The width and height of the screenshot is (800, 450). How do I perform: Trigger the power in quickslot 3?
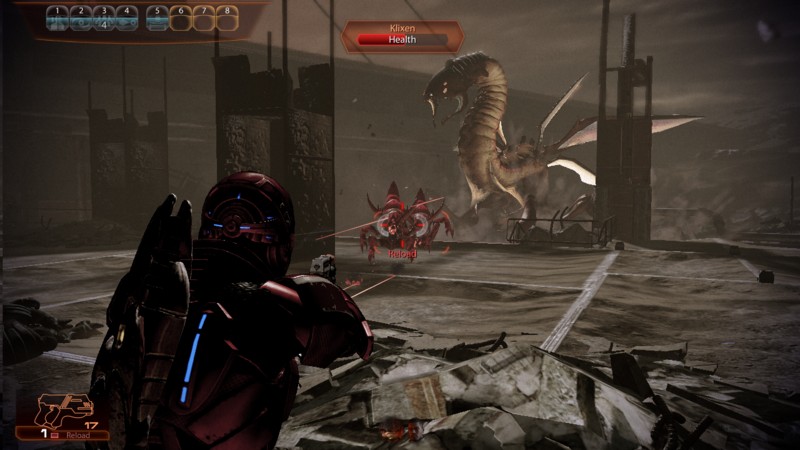pos(103,18)
